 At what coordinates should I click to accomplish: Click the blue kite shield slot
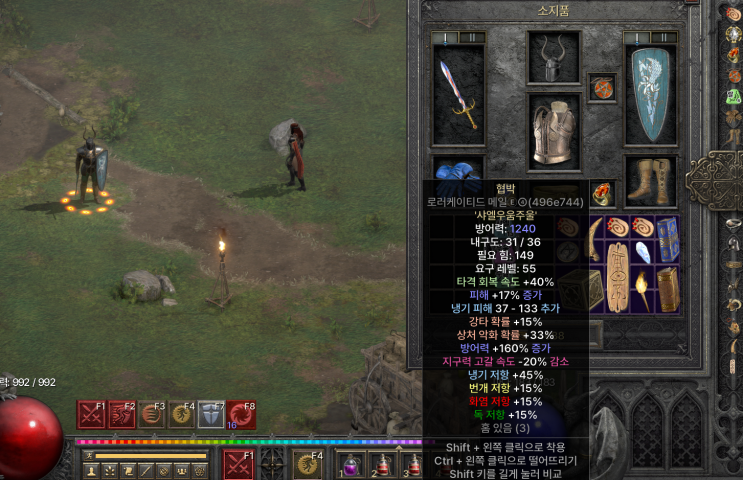click(649, 92)
